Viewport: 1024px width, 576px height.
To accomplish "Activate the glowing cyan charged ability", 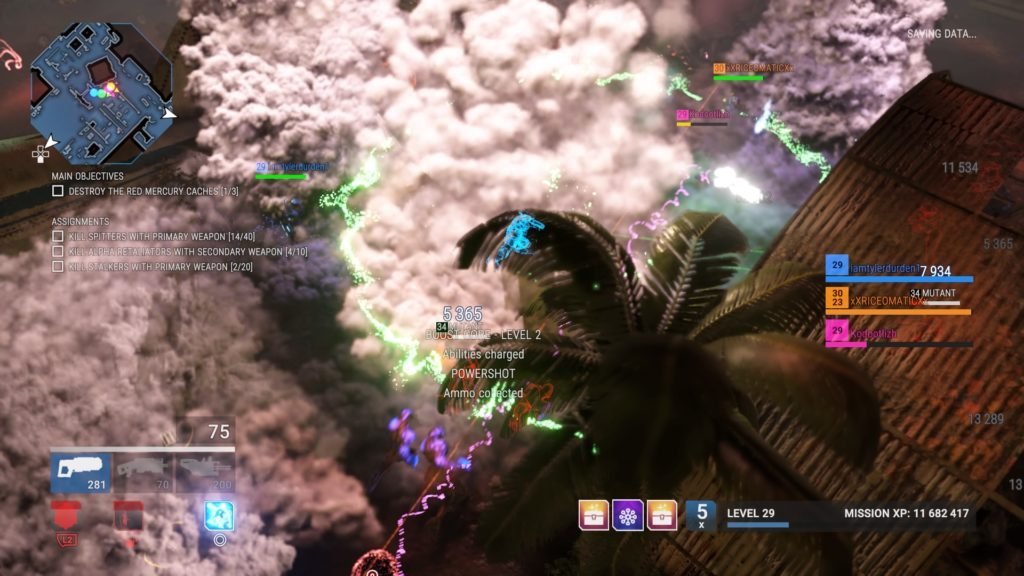I will coord(219,516).
